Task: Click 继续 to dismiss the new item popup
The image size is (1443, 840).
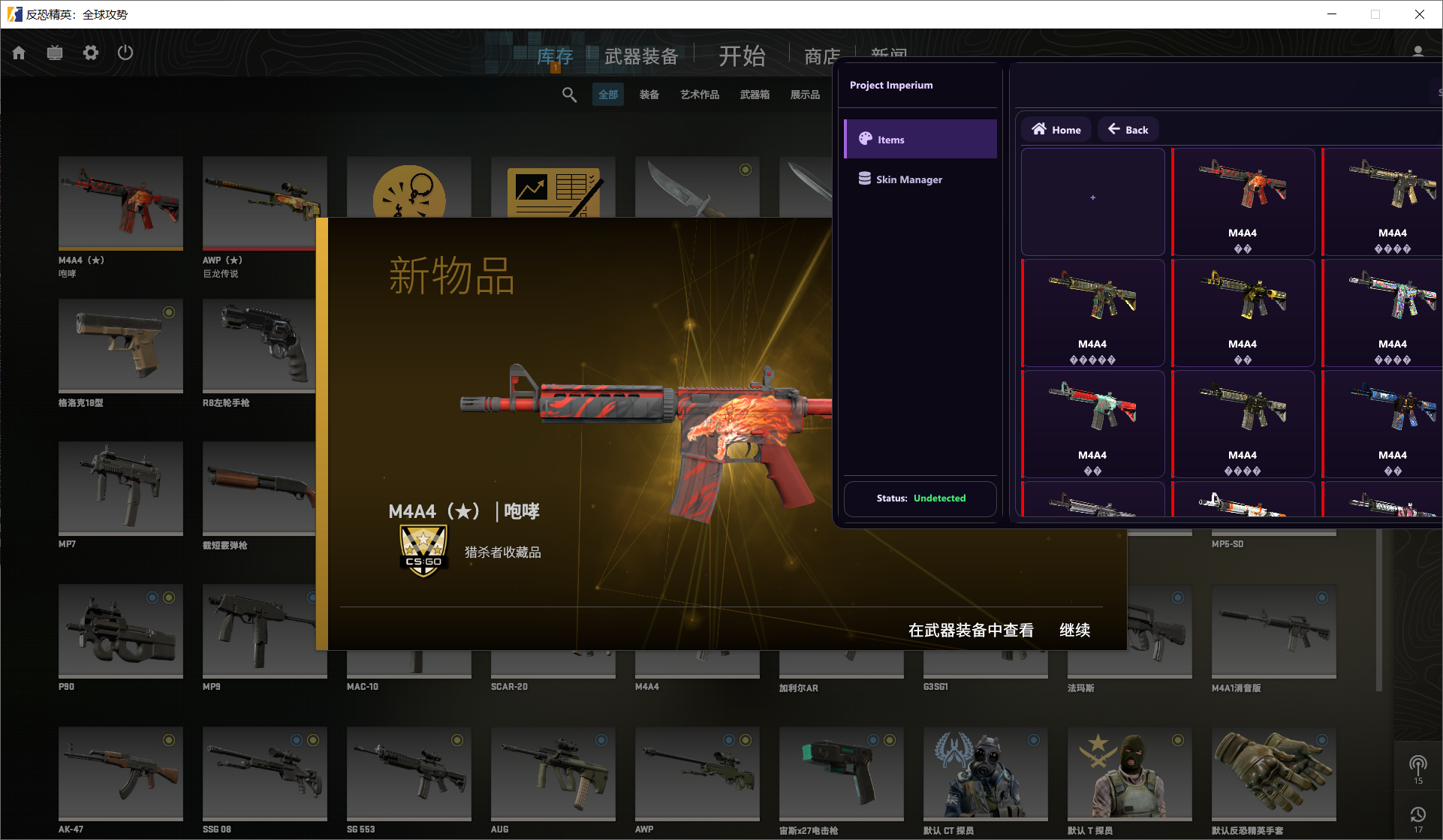Action: [1074, 630]
